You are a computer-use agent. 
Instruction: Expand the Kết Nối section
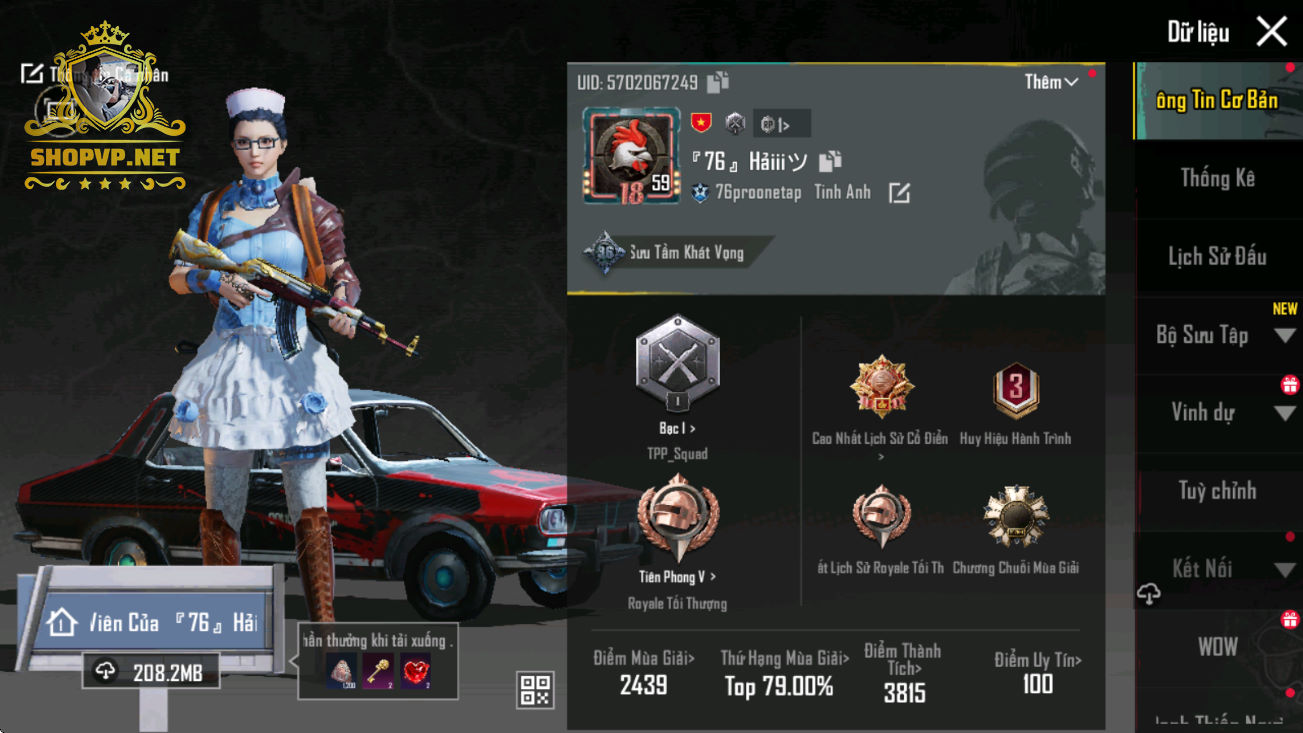tap(1284, 570)
